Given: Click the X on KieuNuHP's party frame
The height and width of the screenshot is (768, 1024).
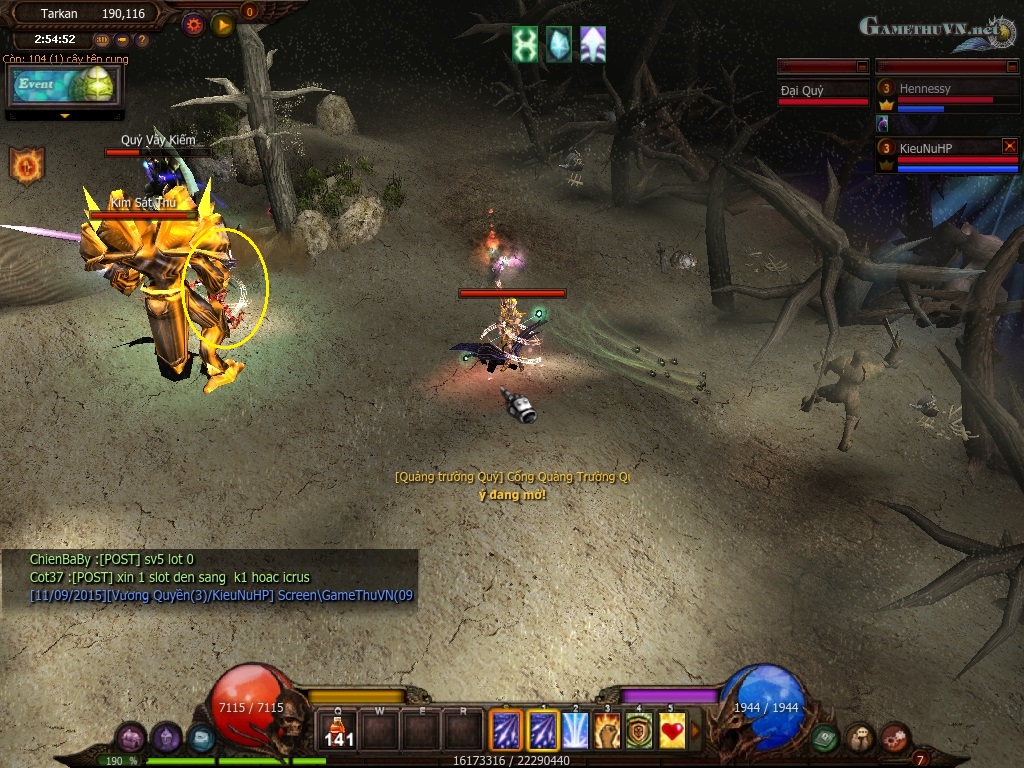Looking at the screenshot, I should (x=1009, y=146).
